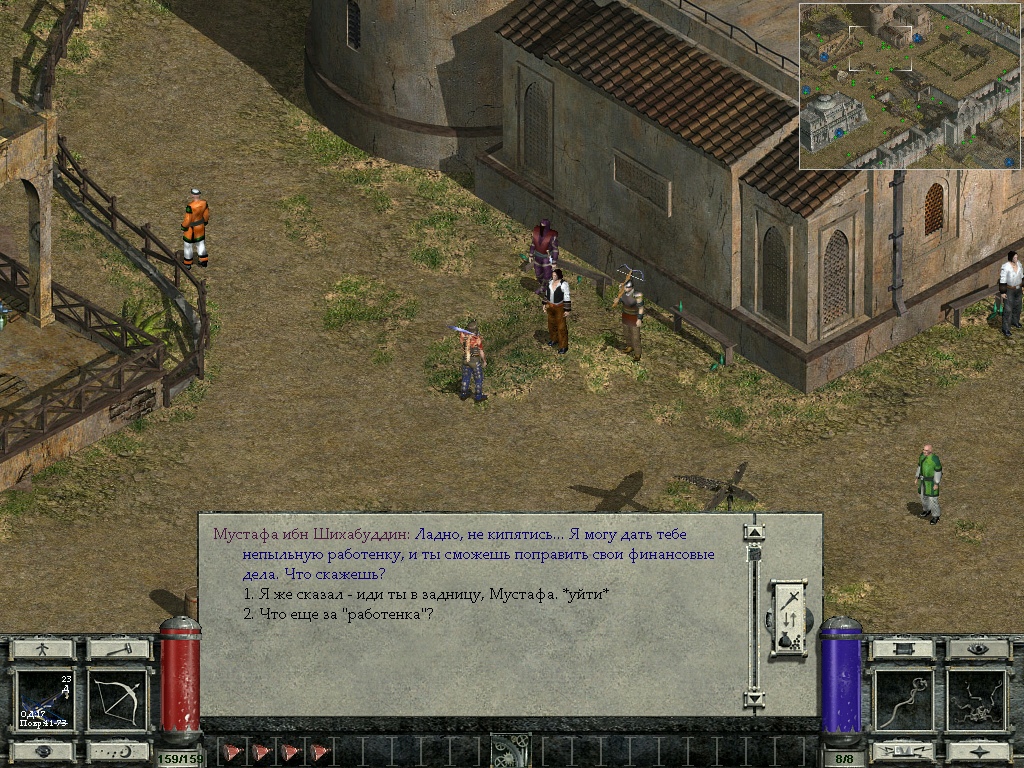Click the moon and stars button
This screenshot has width=1024, height=768.
[118, 750]
